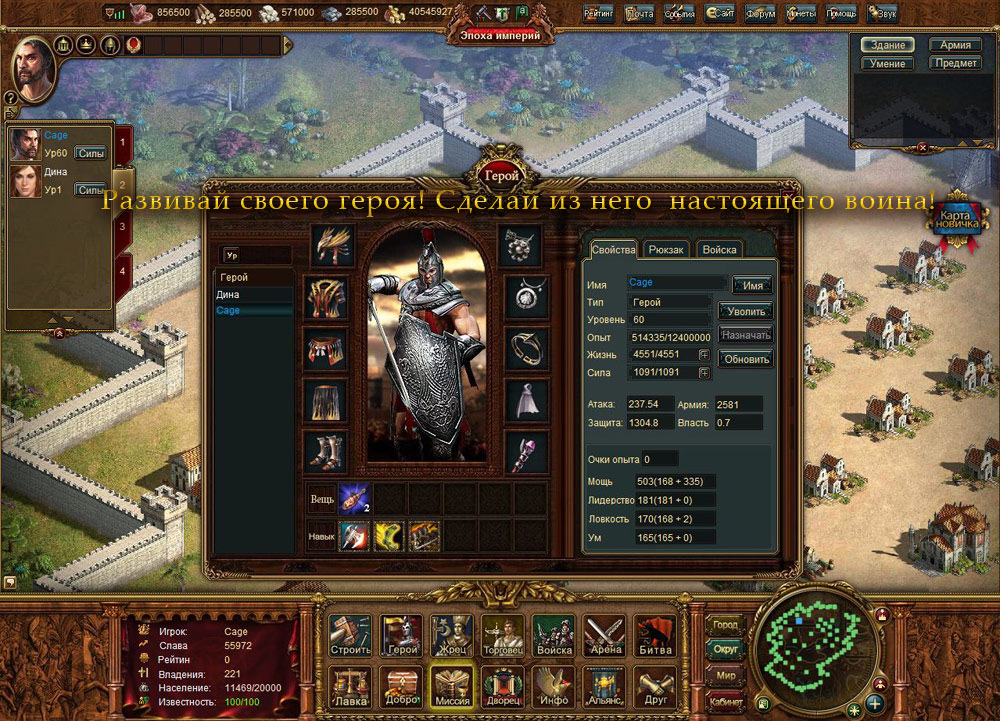Image resolution: width=1000 pixels, height=721 pixels.
Task: Select the scepter equipment slot
Action: [x=526, y=451]
